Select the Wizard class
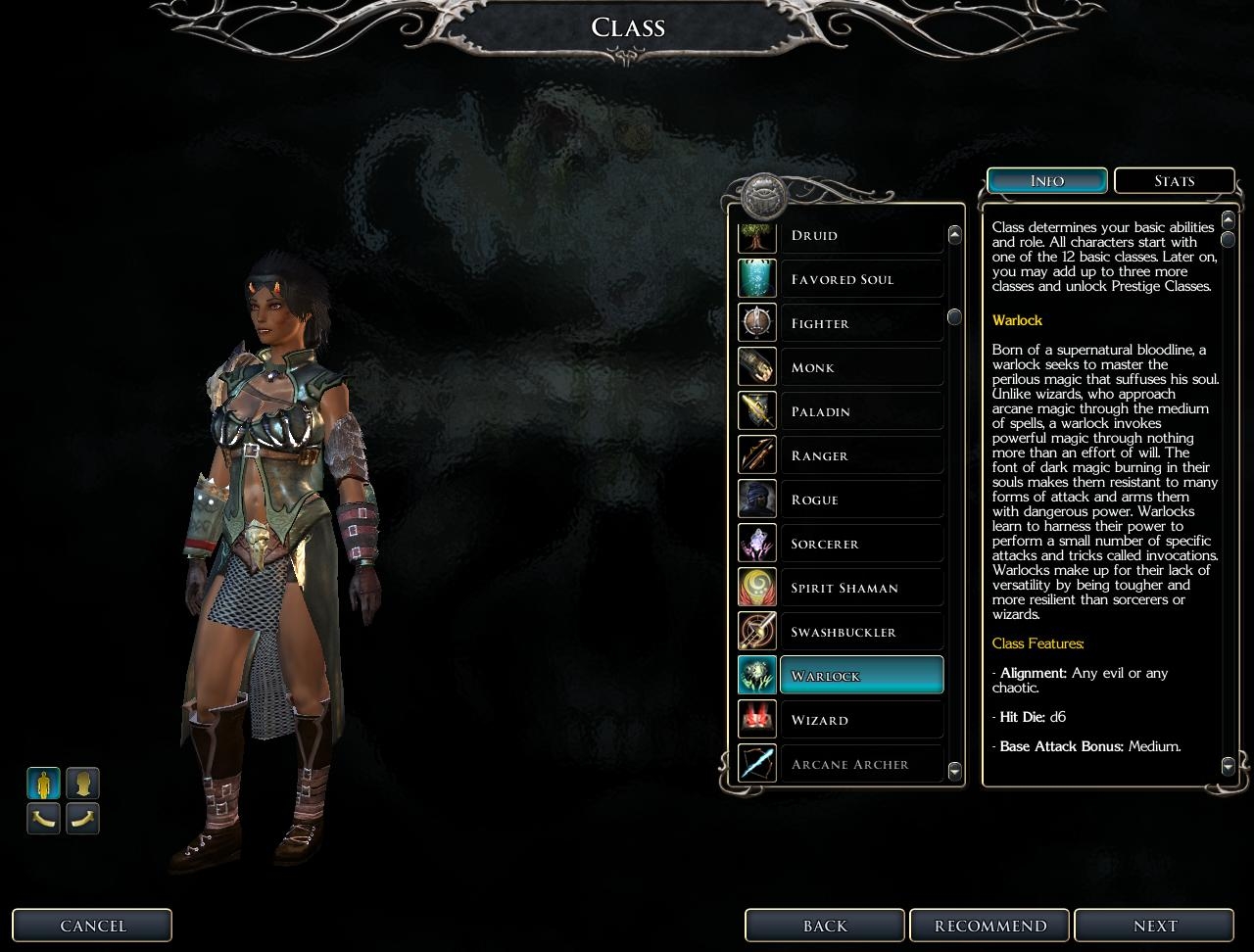1254x952 pixels. [x=860, y=721]
